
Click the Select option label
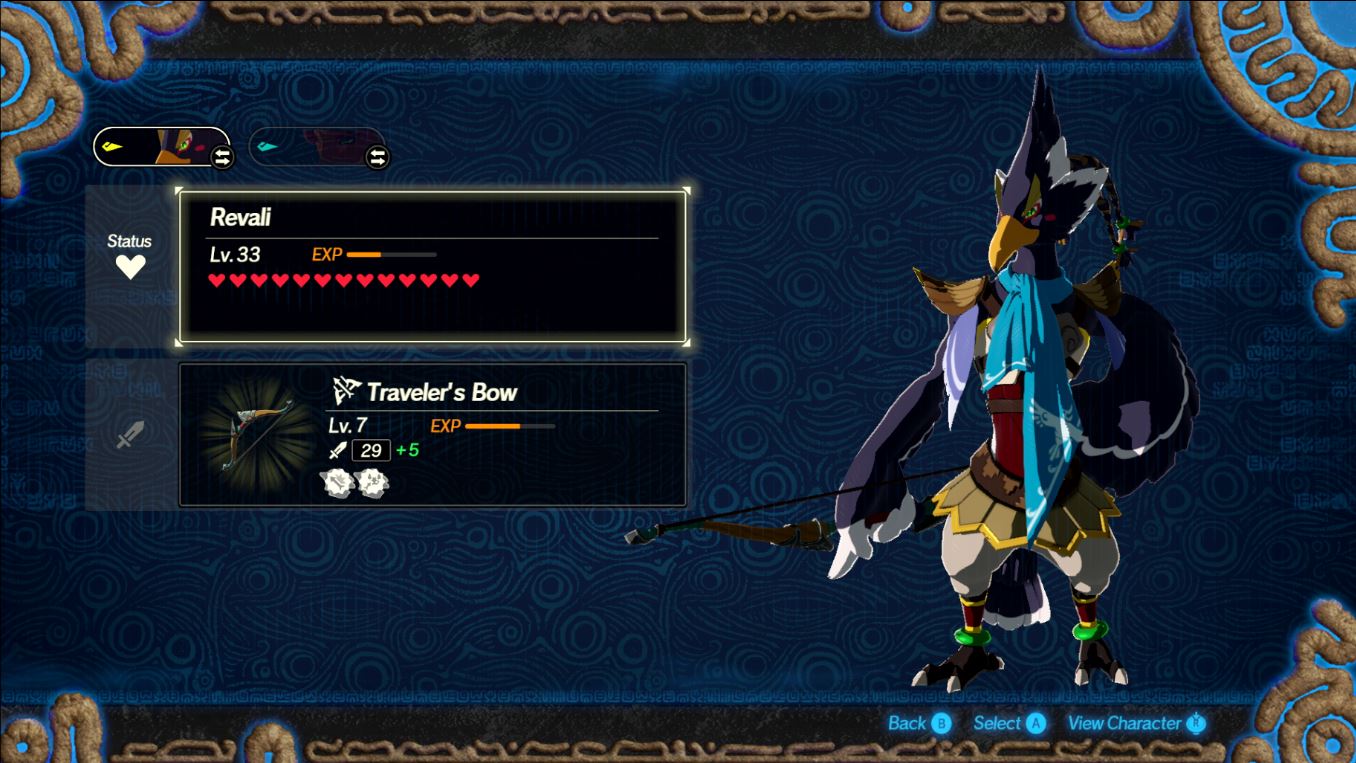pyautogui.click(x=1008, y=723)
